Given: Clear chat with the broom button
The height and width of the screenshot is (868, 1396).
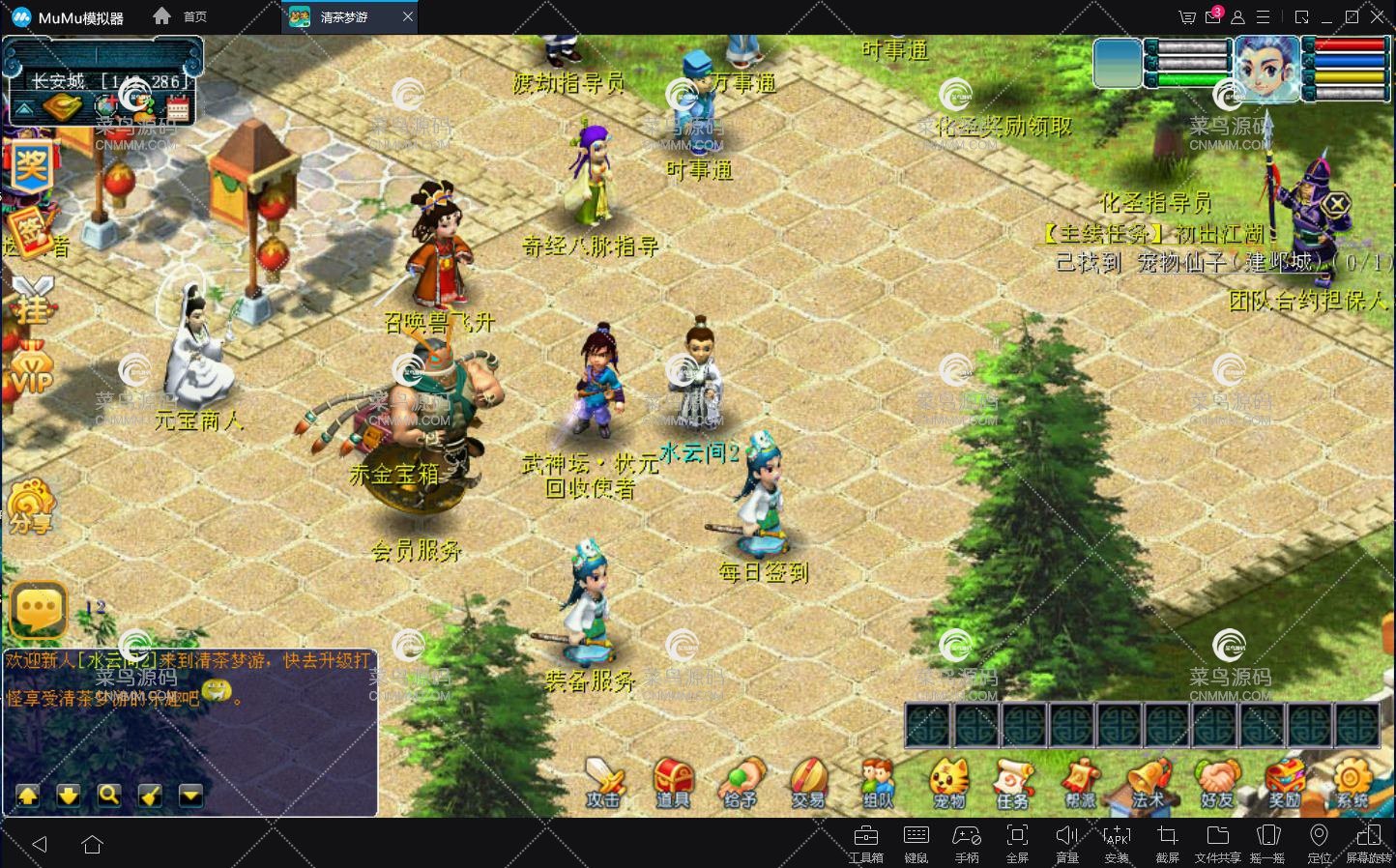Looking at the screenshot, I should (150, 795).
